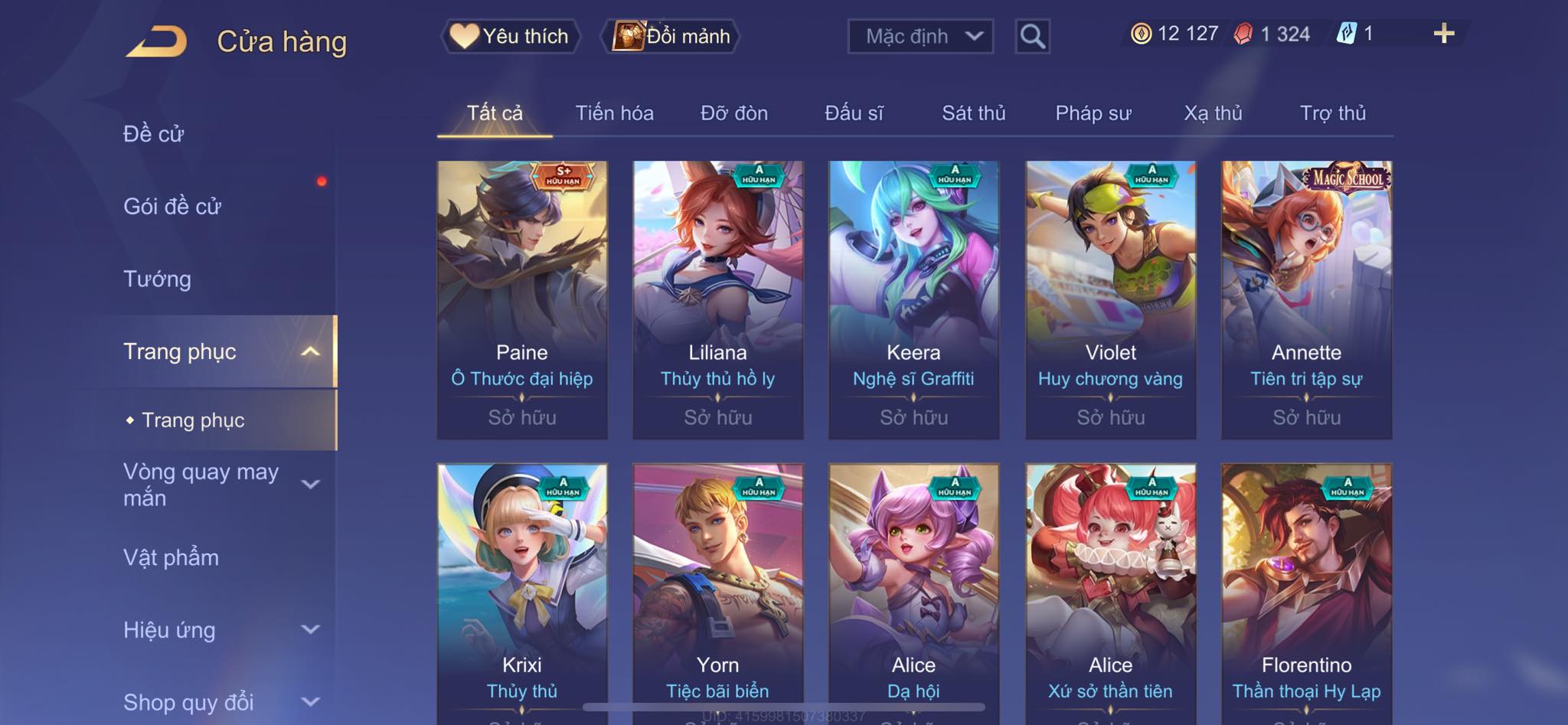Click the magnifying glass search button

coord(1032,36)
